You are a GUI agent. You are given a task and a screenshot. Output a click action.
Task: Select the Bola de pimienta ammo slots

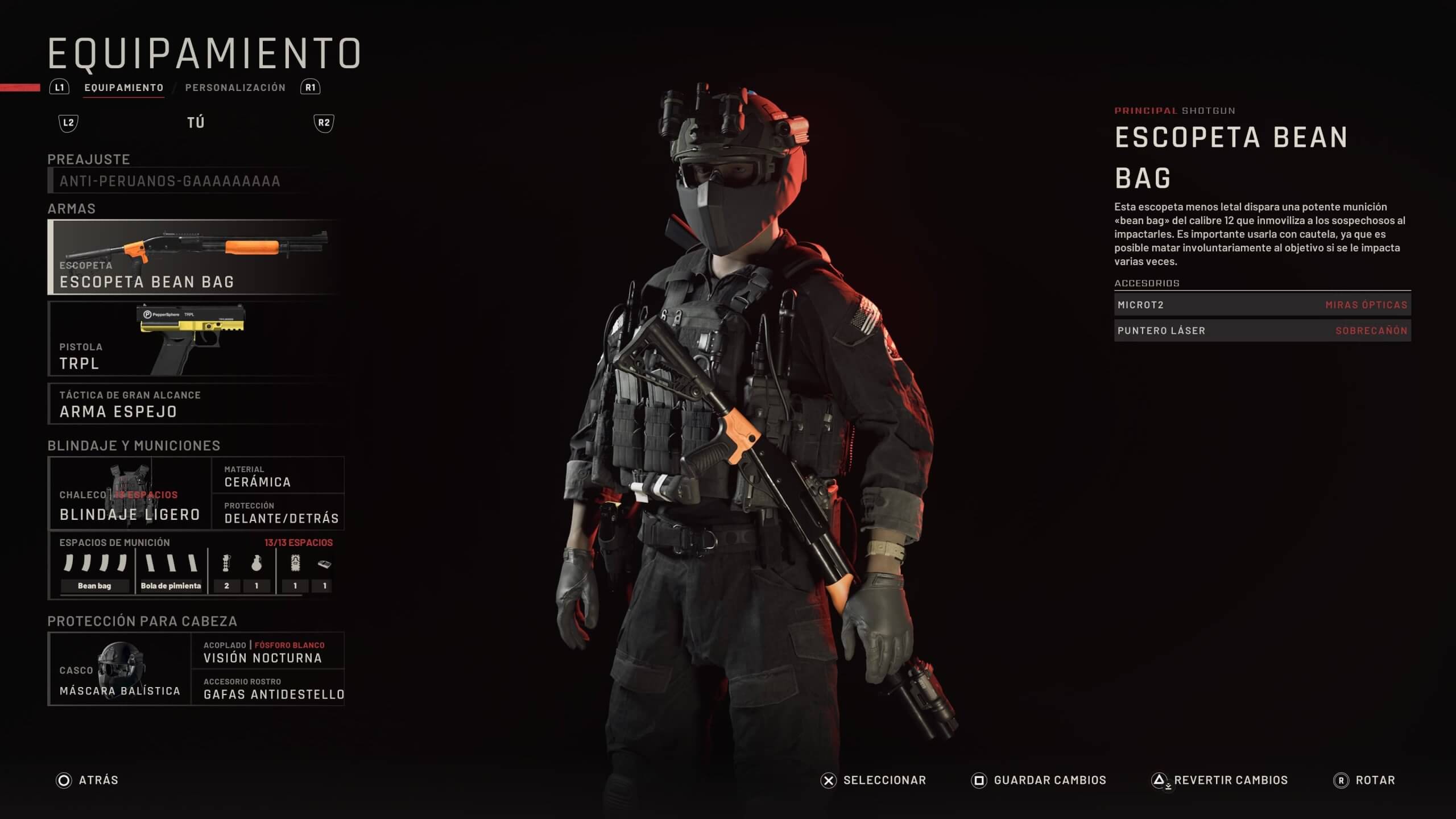(x=171, y=571)
